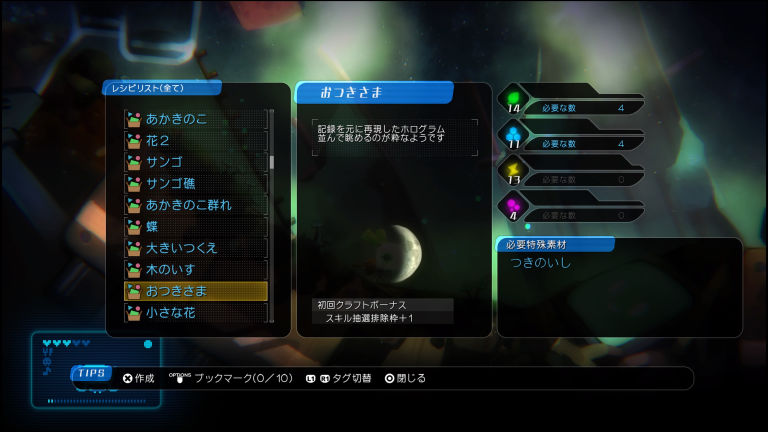768x432 pixels.
Task: Choose the 花2 recipe row
Action: [195, 140]
